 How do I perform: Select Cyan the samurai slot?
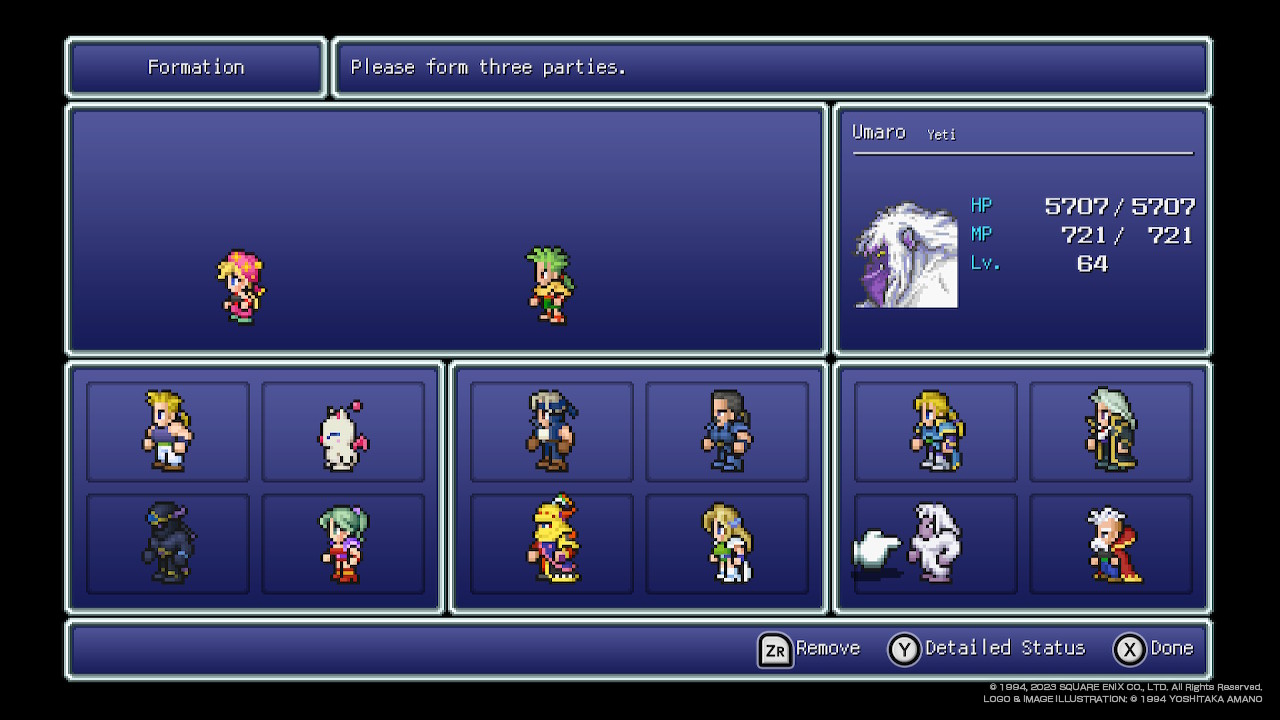[727, 431]
